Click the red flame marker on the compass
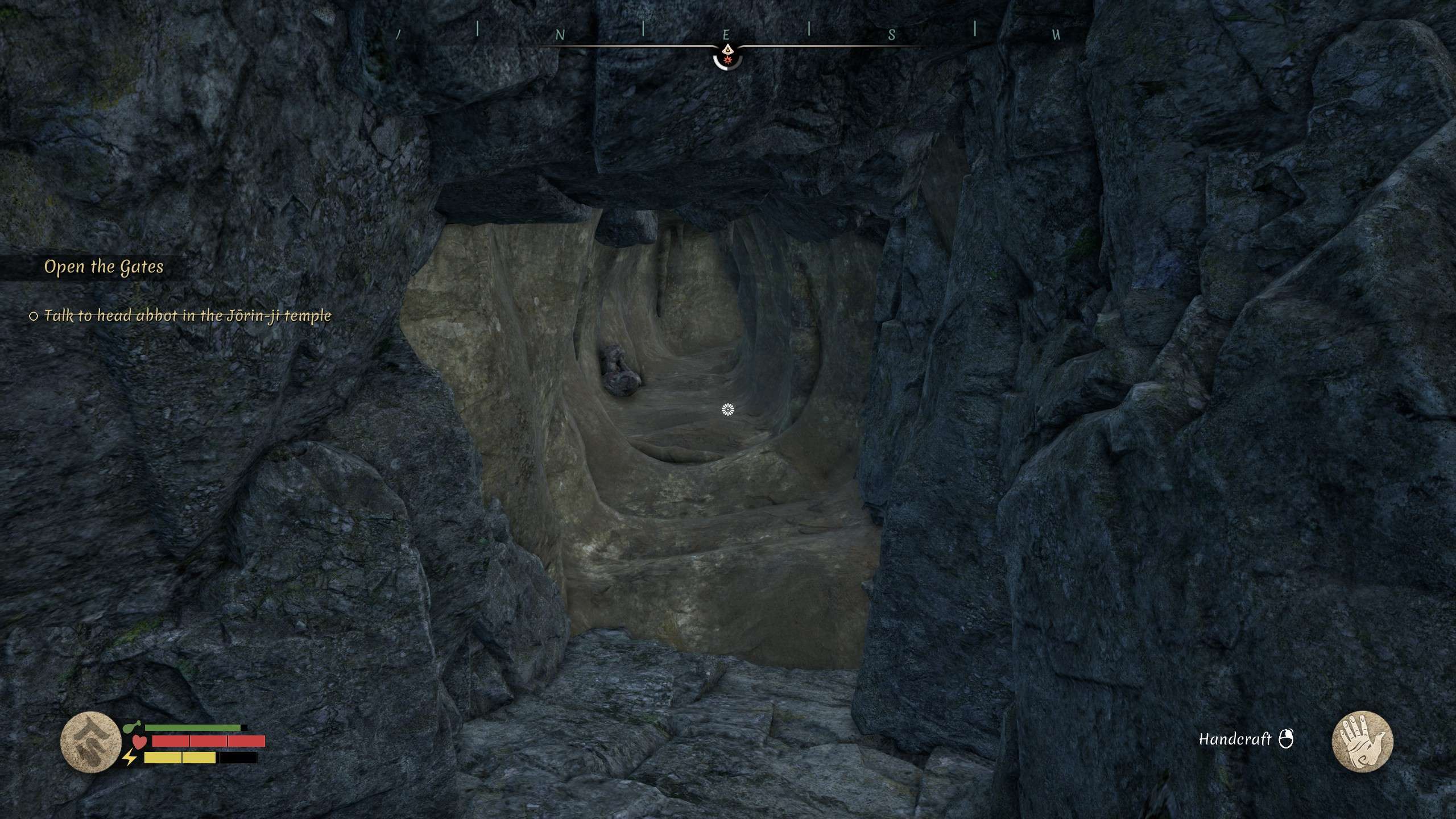 (x=729, y=60)
